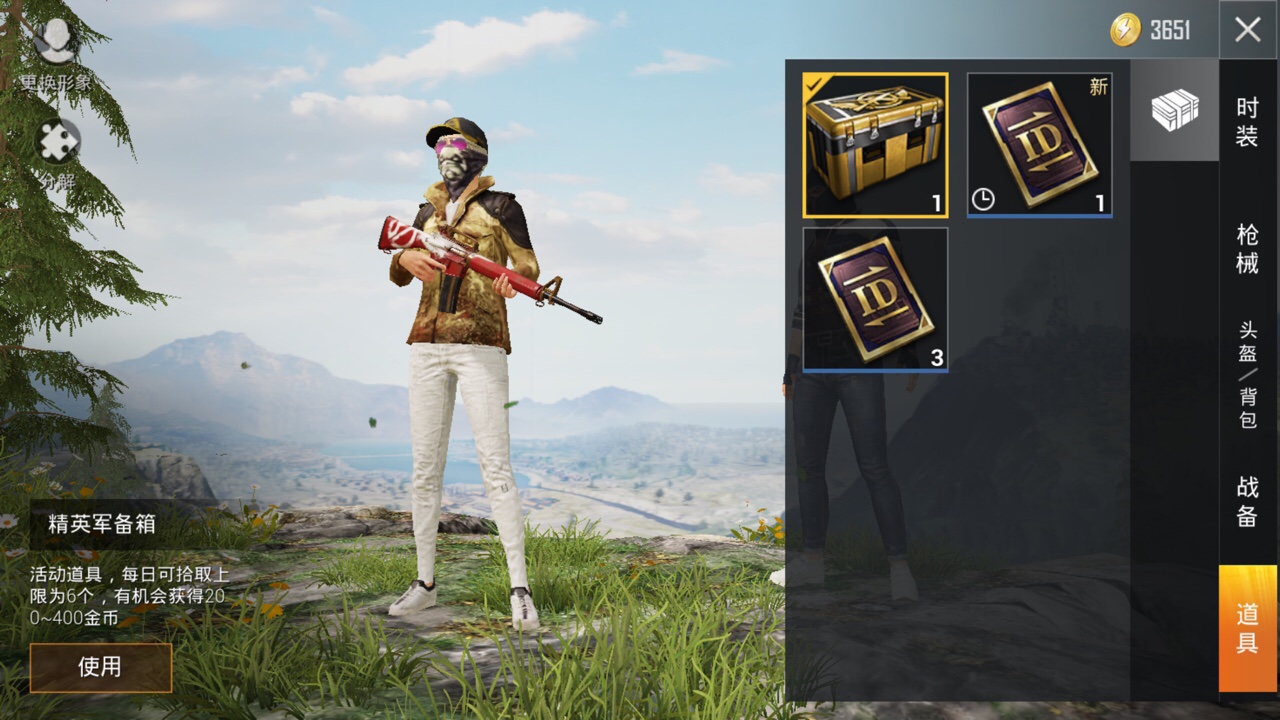
Task: Select the golden 精英军备箱 crate slot
Action: [875, 145]
